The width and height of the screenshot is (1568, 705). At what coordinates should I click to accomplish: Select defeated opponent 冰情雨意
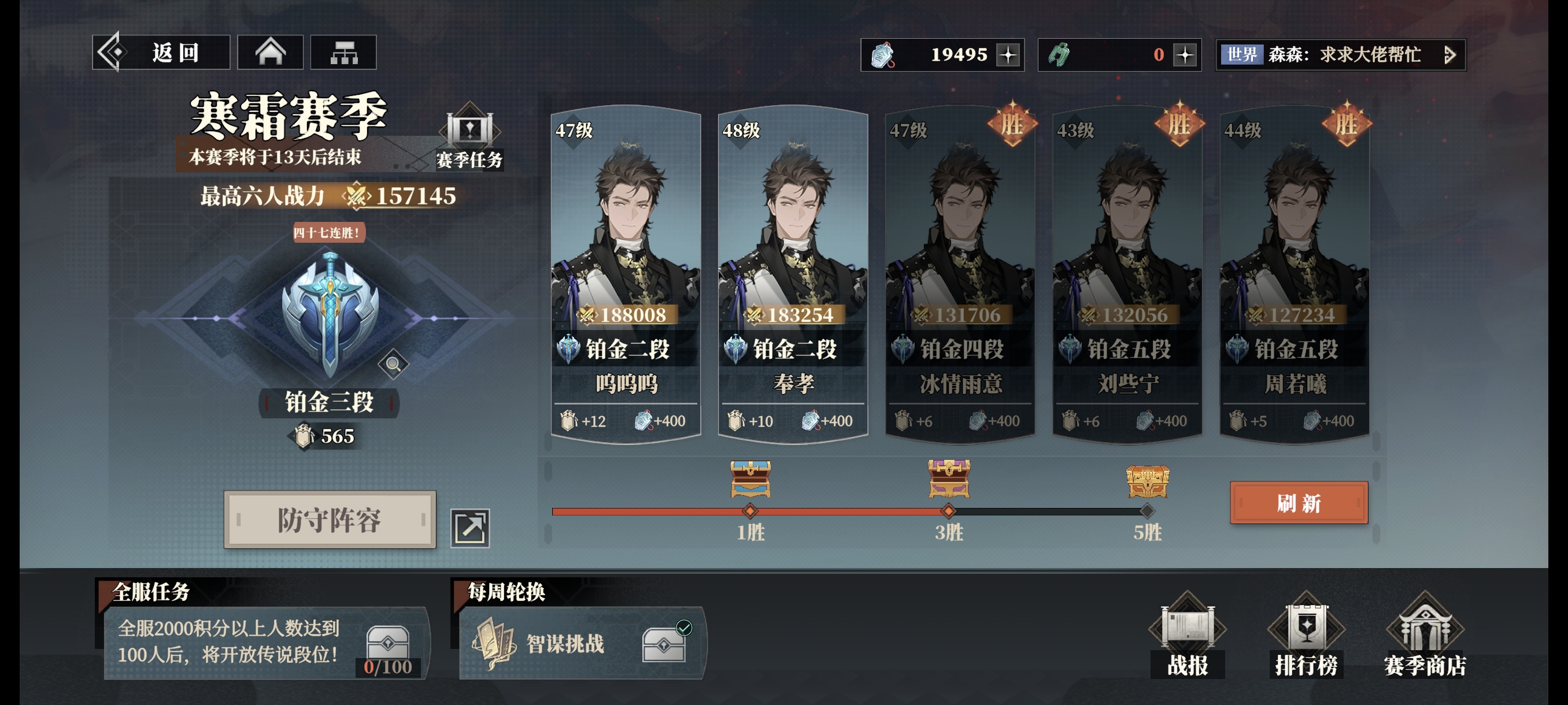tap(960, 274)
